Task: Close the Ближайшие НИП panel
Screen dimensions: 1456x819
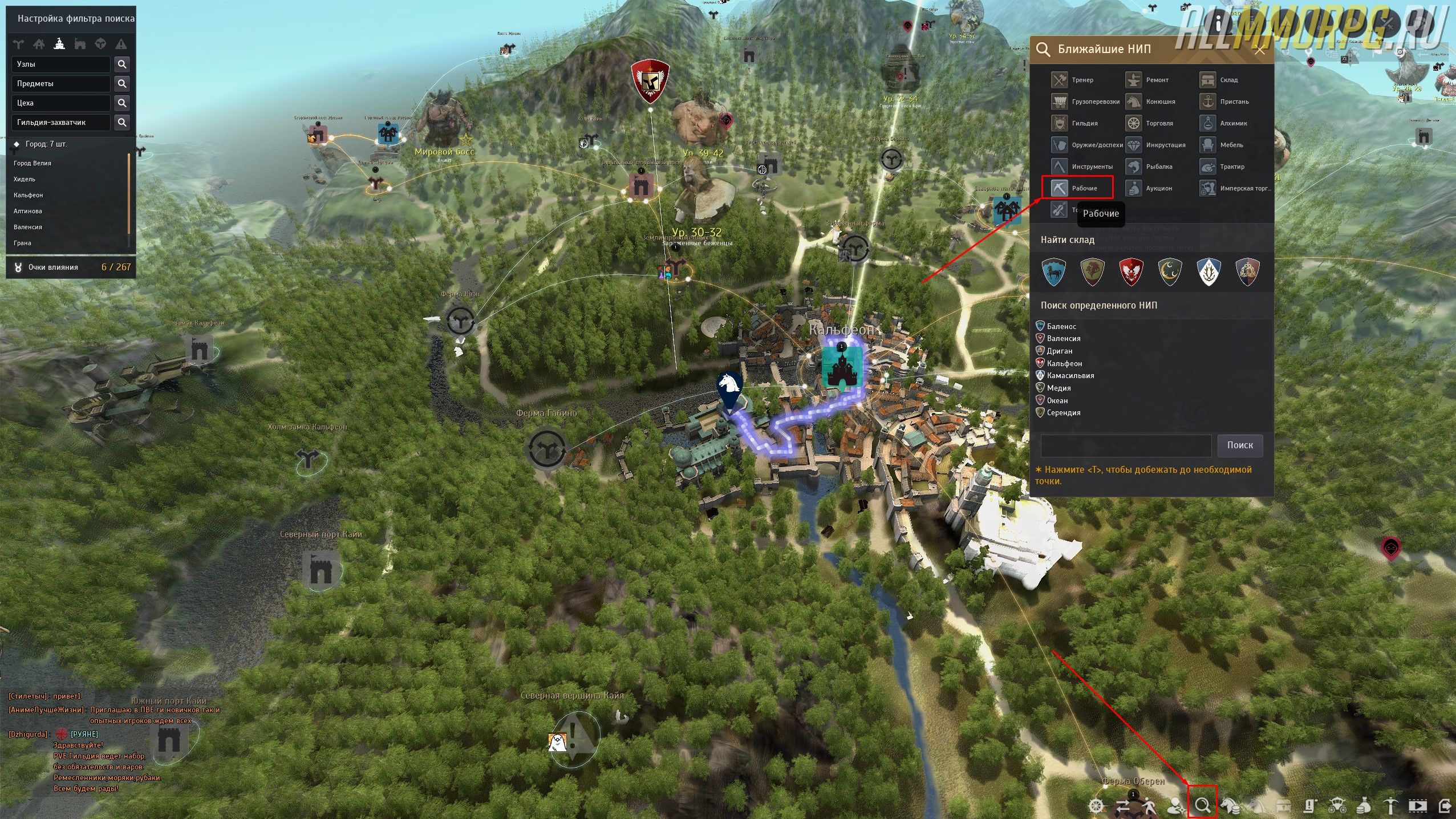Action: pos(1260,50)
